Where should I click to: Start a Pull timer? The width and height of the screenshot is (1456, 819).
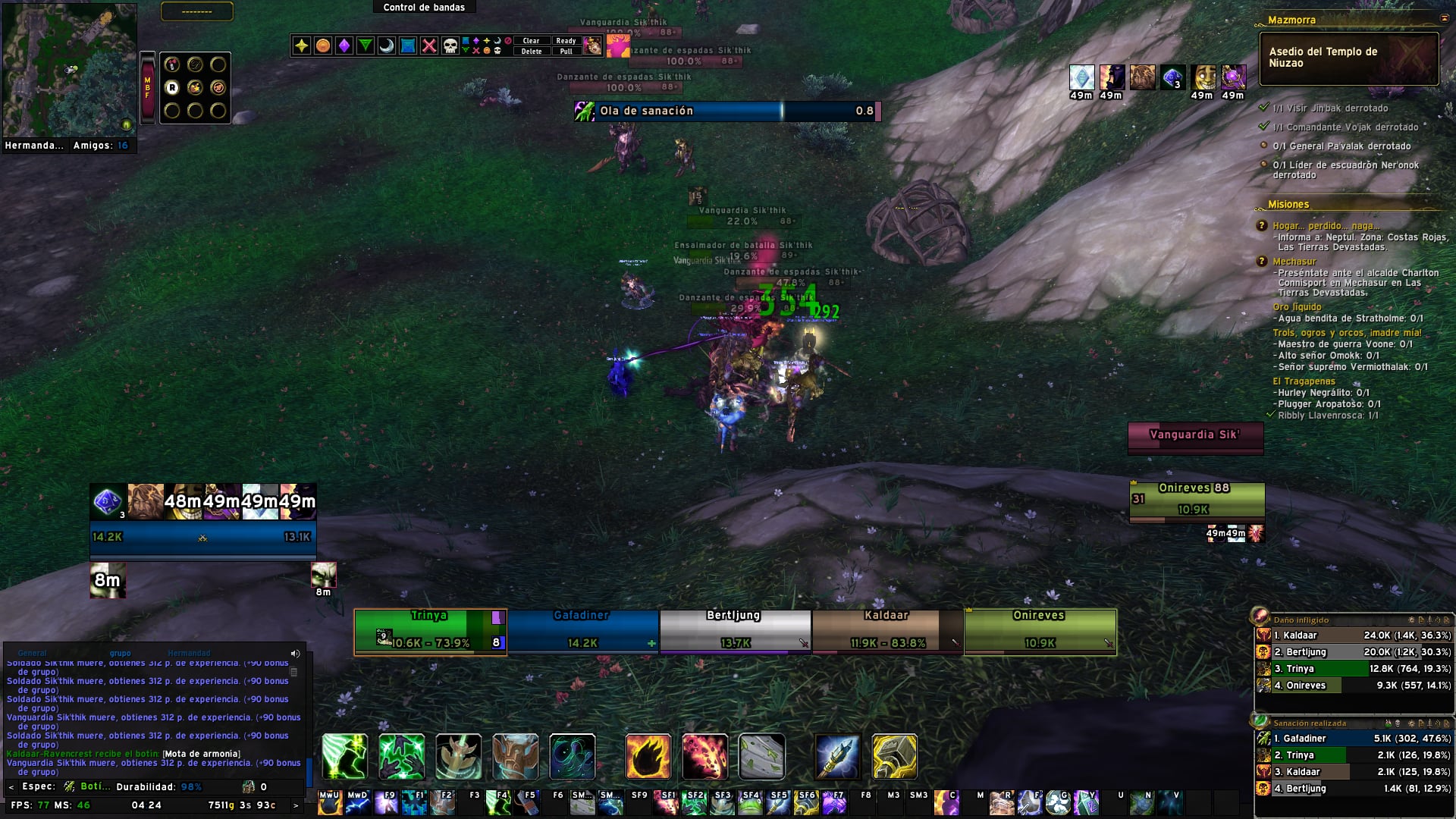click(x=566, y=52)
